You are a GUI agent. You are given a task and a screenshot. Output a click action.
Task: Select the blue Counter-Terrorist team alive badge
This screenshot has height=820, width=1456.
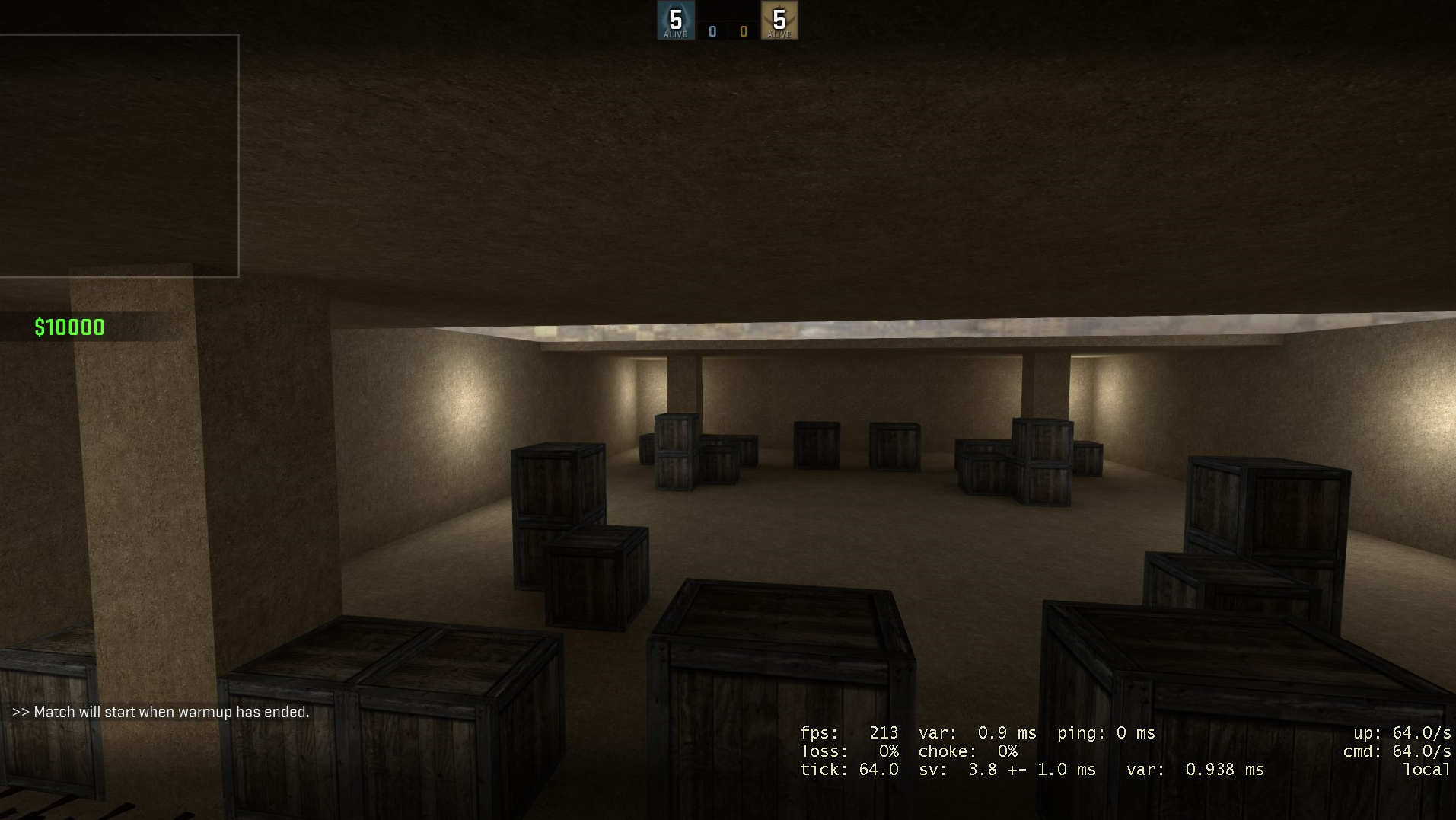675,21
